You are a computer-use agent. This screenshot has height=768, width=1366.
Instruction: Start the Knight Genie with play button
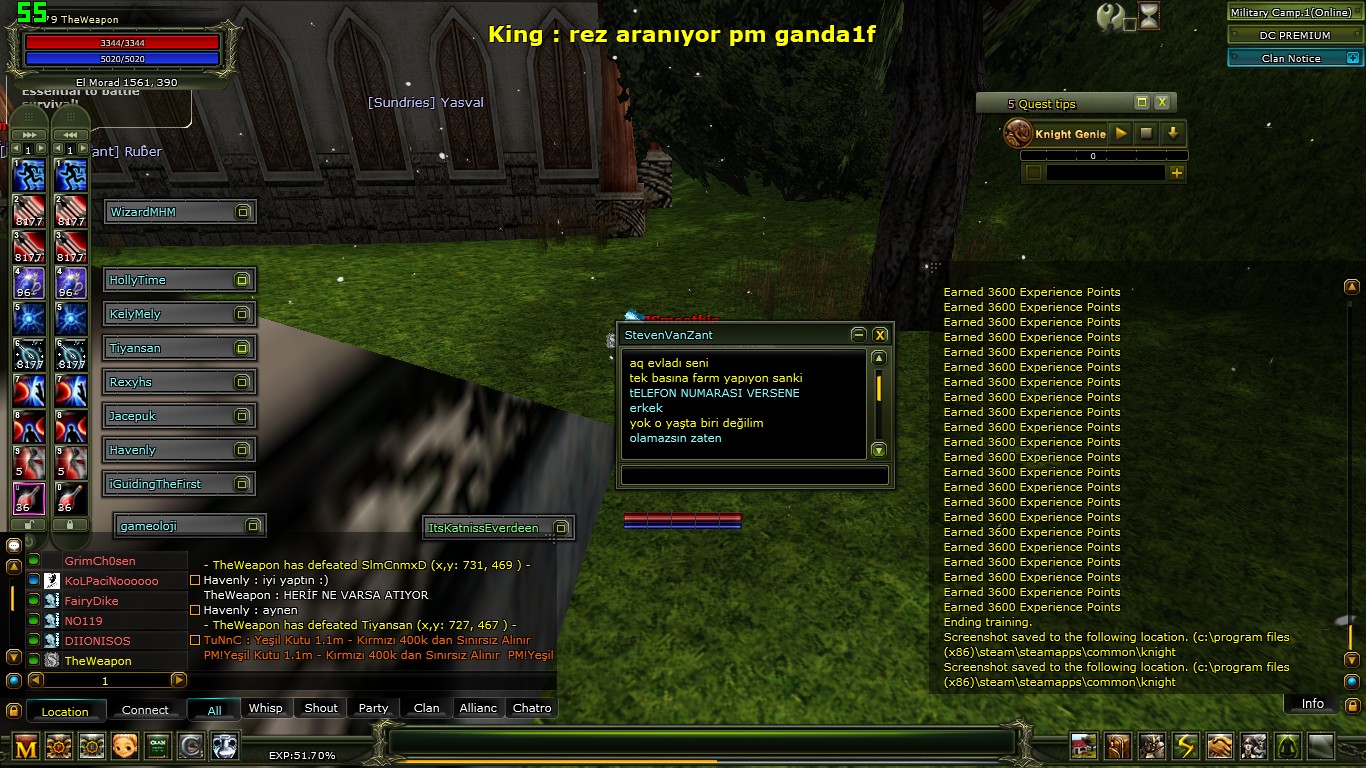[1121, 133]
